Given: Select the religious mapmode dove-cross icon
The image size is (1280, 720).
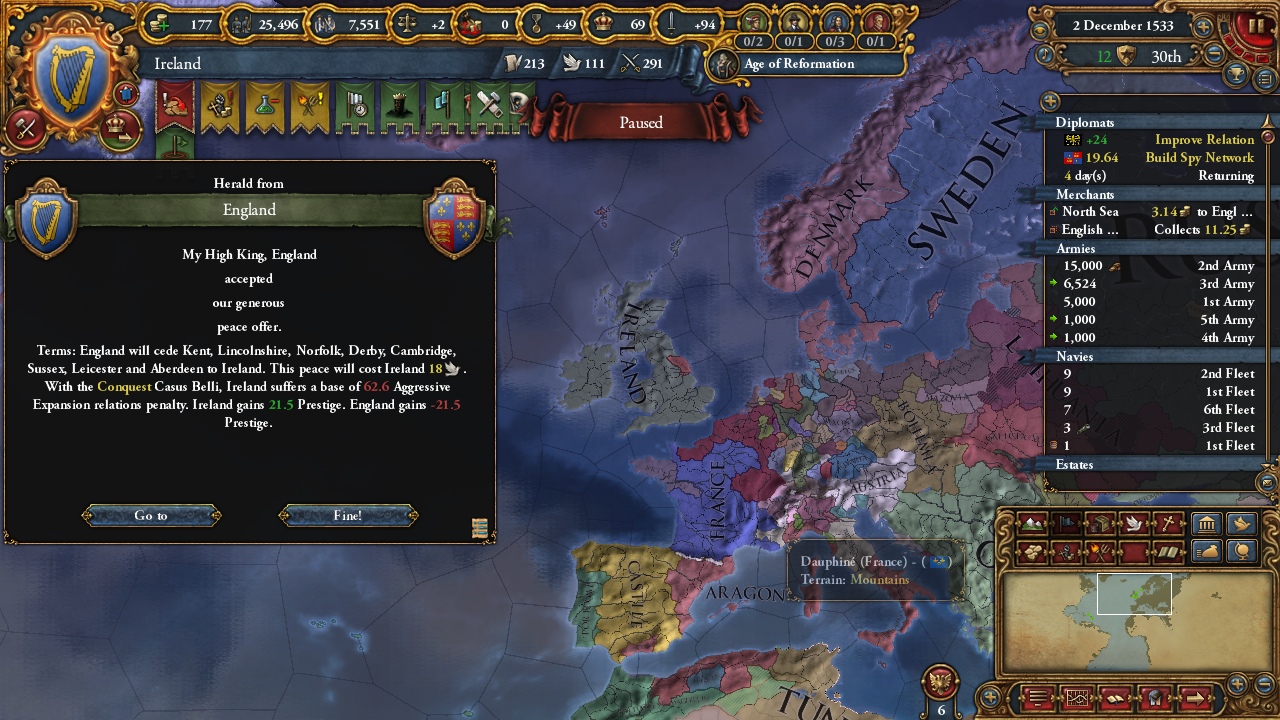Looking at the screenshot, I should click(1168, 524).
